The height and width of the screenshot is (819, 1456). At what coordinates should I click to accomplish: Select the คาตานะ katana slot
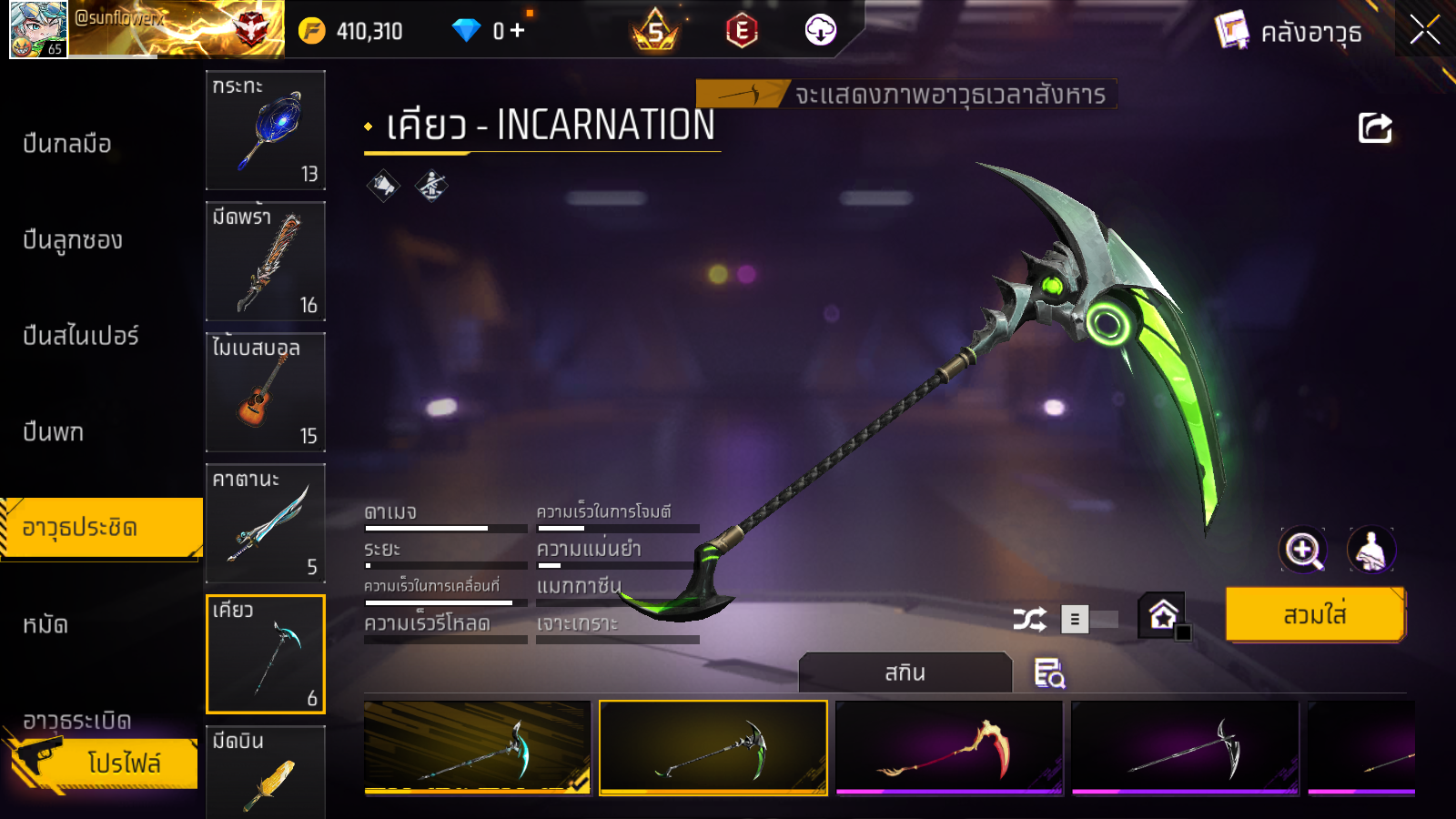(266, 523)
